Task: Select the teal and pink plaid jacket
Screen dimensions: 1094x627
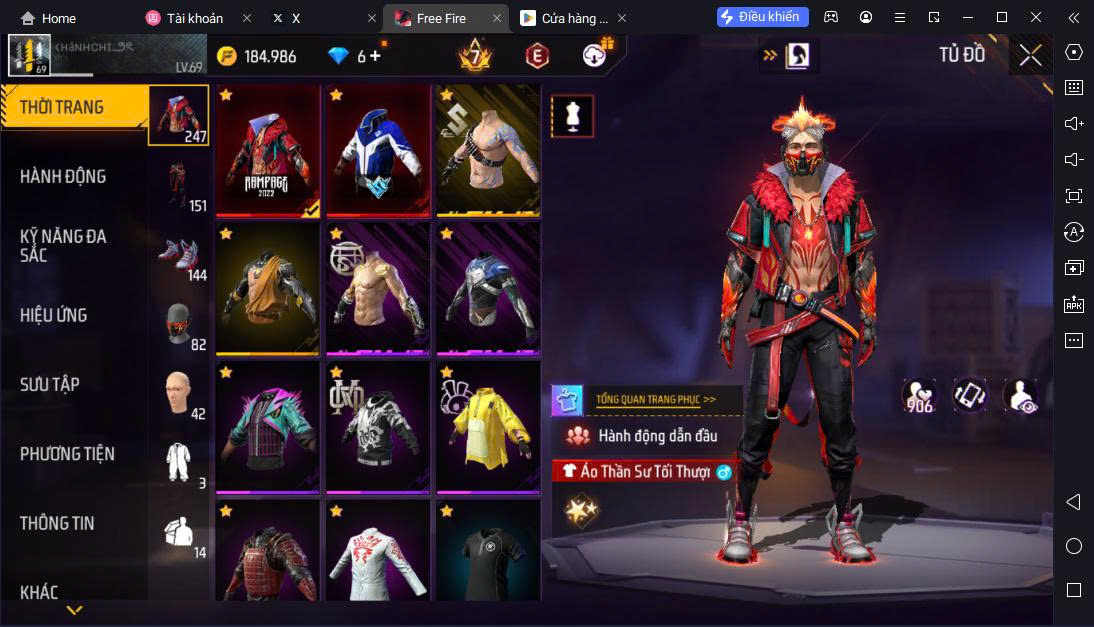Action: (x=268, y=427)
